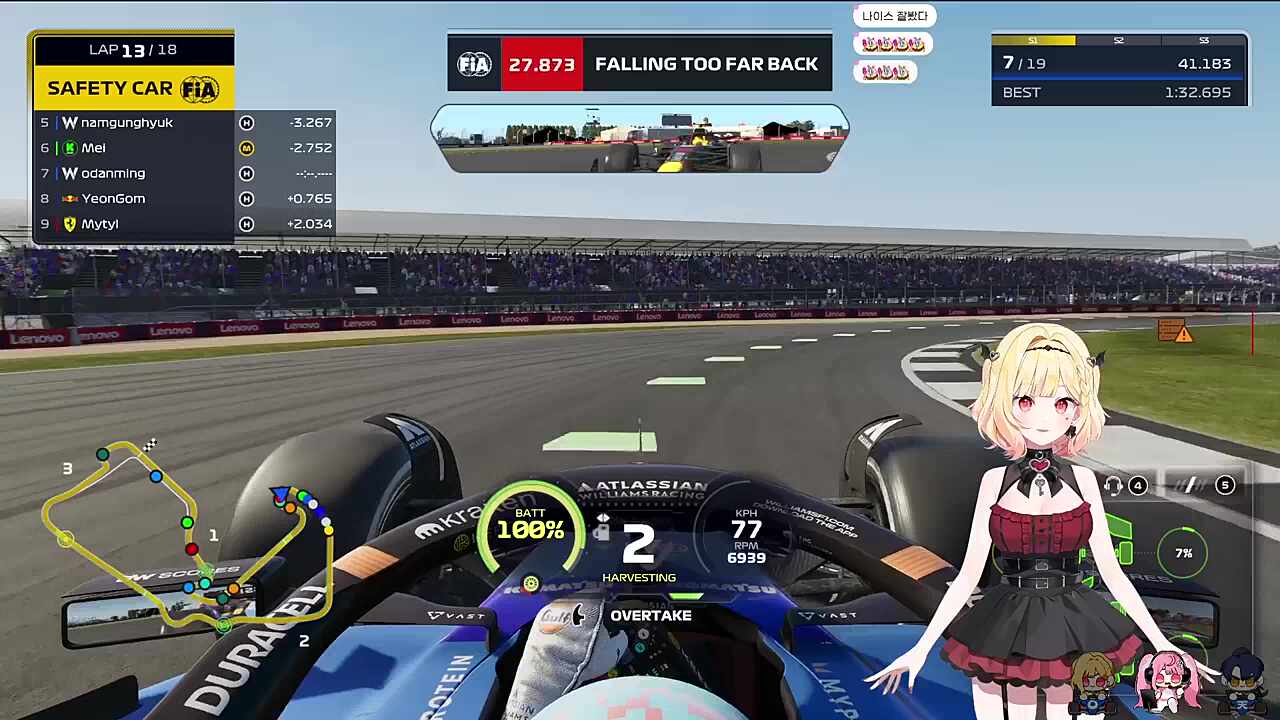
Task: Select YeonGom in the position list
Action: (185, 198)
